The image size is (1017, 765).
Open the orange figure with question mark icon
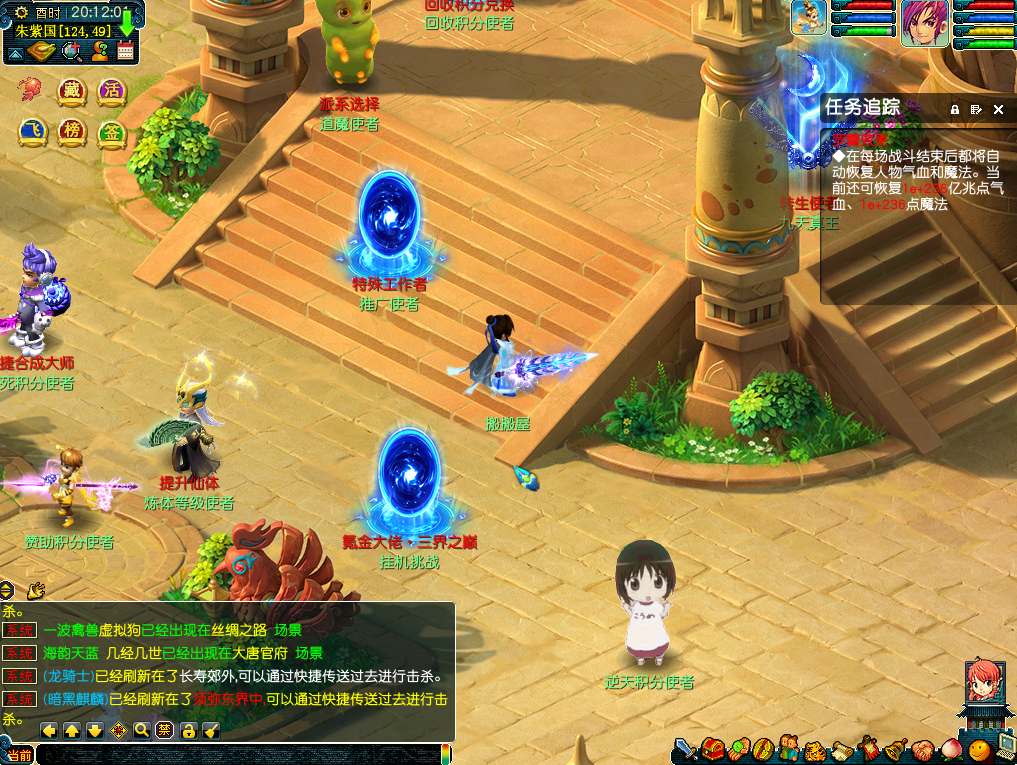coord(99,52)
